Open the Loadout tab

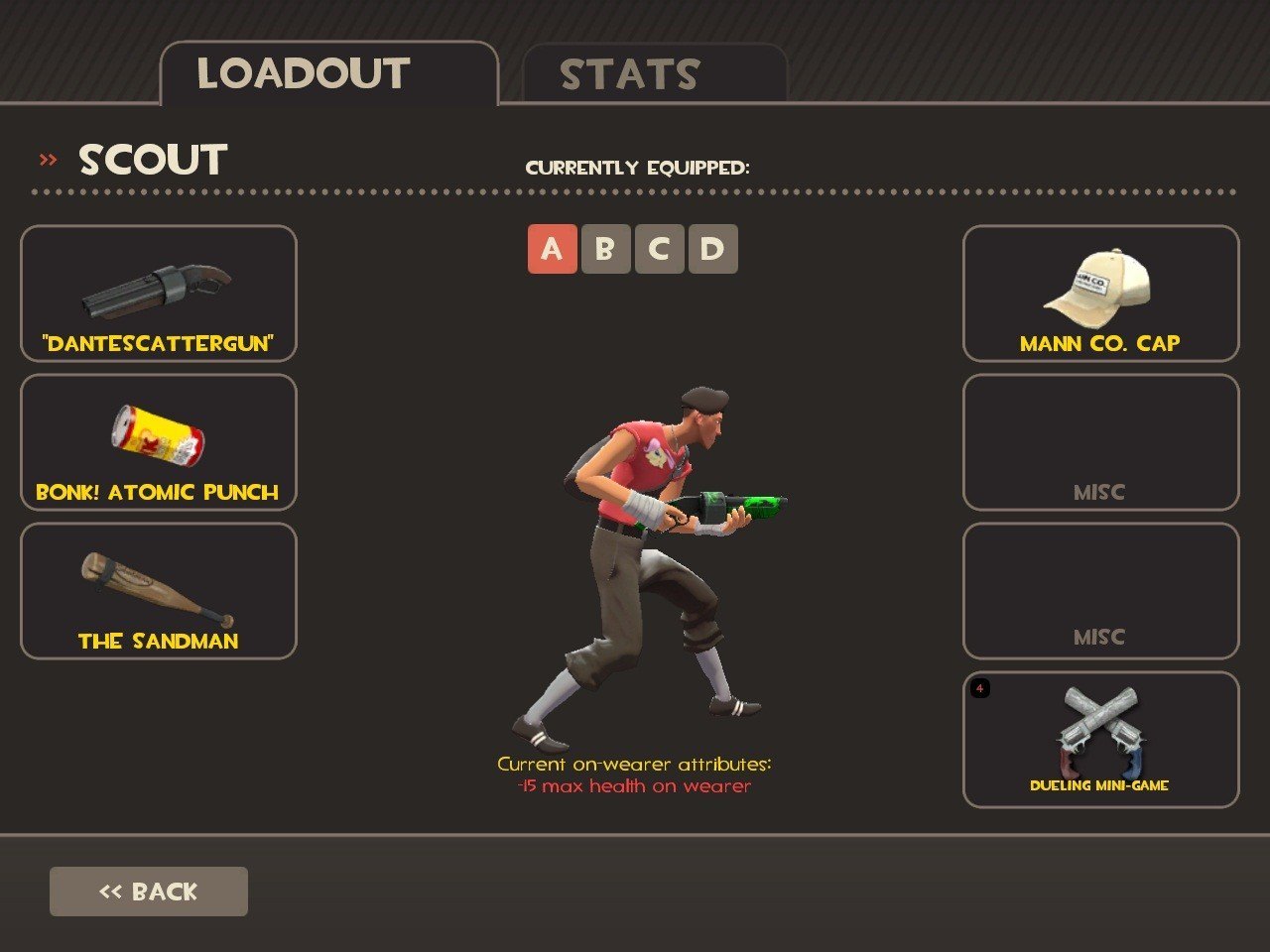(327, 74)
